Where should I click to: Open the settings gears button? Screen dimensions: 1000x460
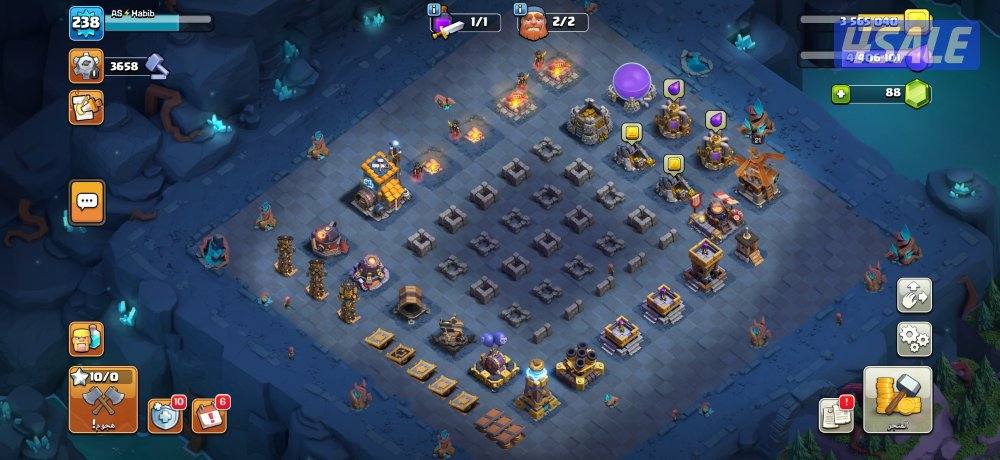(x=914, y=338)
